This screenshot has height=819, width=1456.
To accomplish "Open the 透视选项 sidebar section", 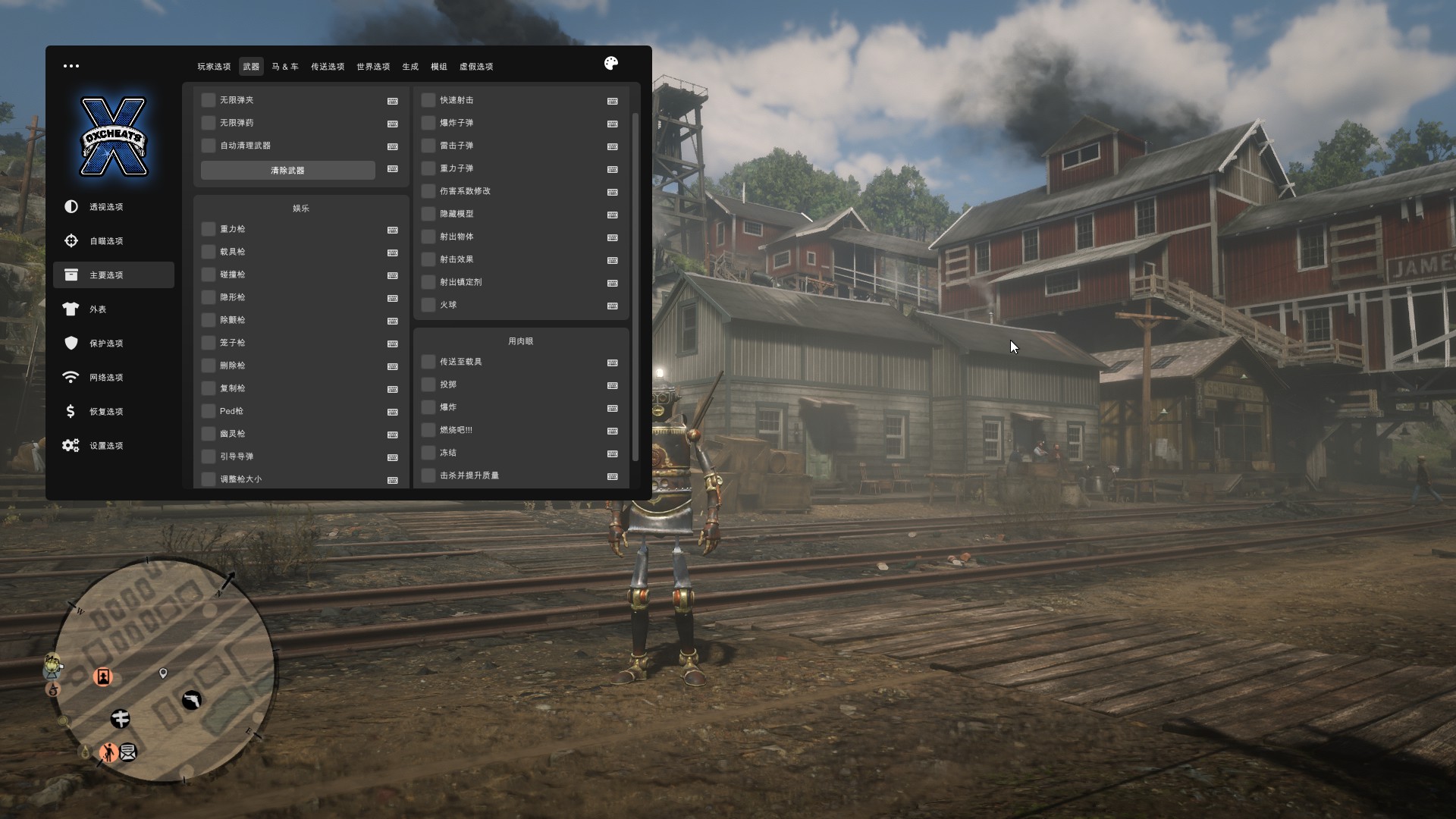I will pyautogui.click(x=106, y=207).
